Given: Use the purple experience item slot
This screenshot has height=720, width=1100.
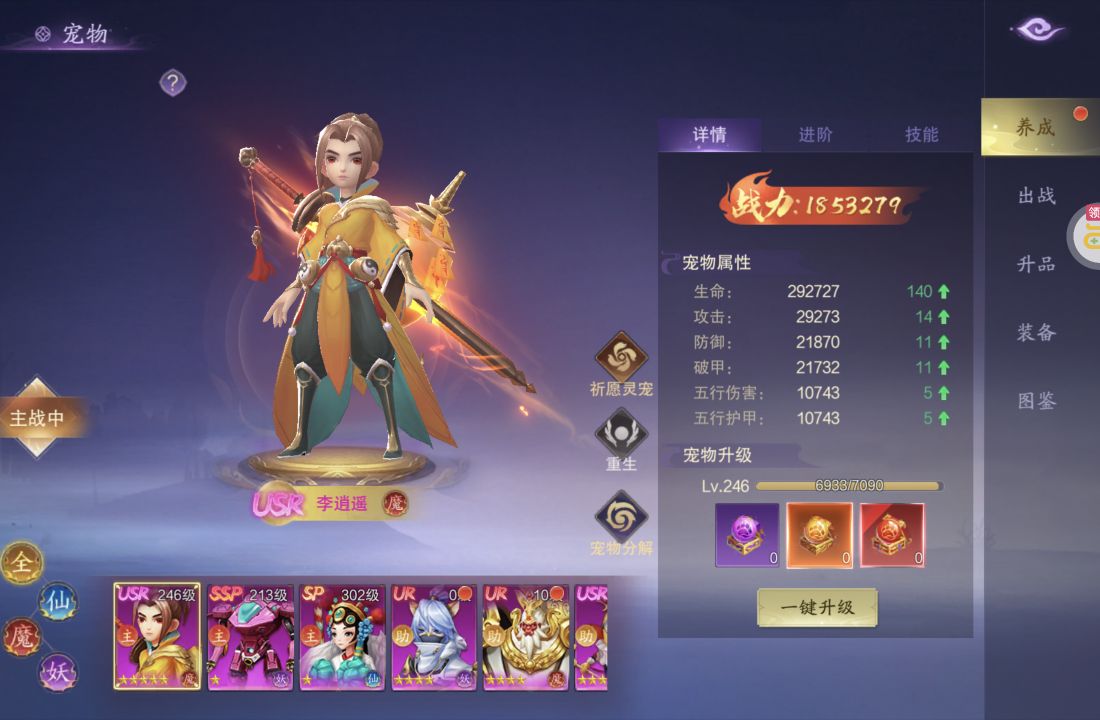Looking at the screenshot, I should (747, 535).
